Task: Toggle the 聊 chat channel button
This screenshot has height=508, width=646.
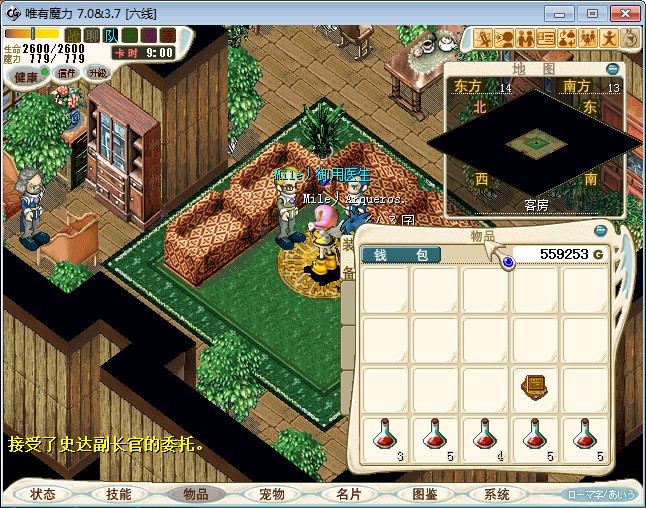Action: click(92, 36)
